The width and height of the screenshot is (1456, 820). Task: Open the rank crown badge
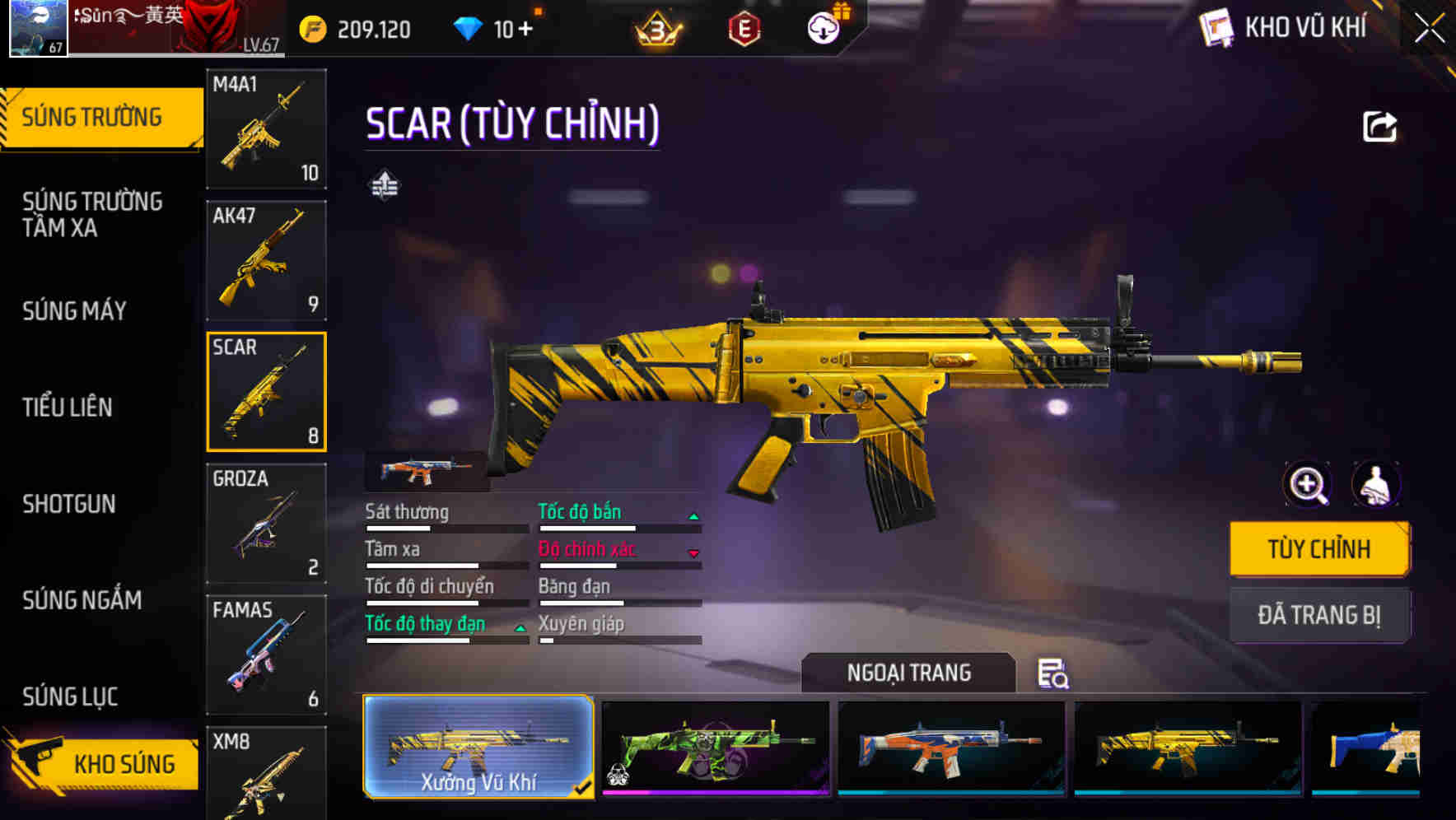[655, 26]
